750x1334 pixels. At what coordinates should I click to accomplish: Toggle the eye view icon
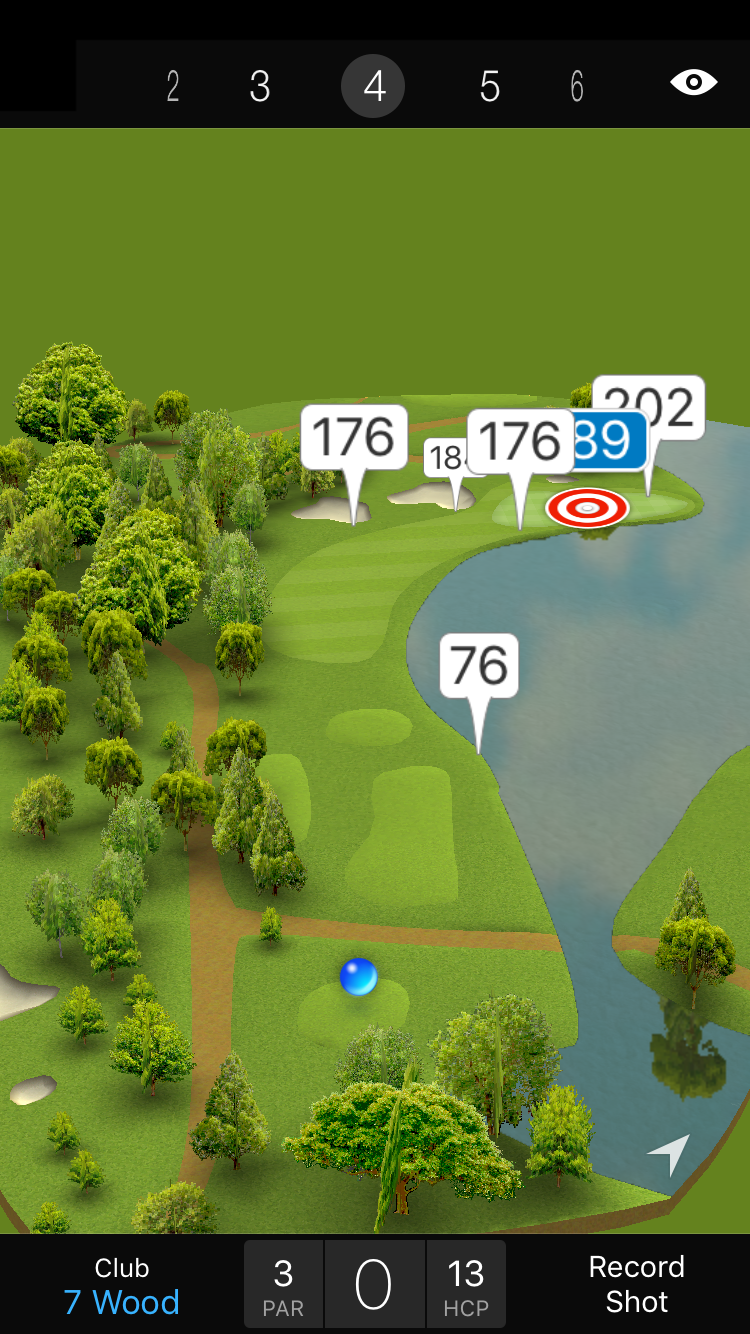point(694,83)
